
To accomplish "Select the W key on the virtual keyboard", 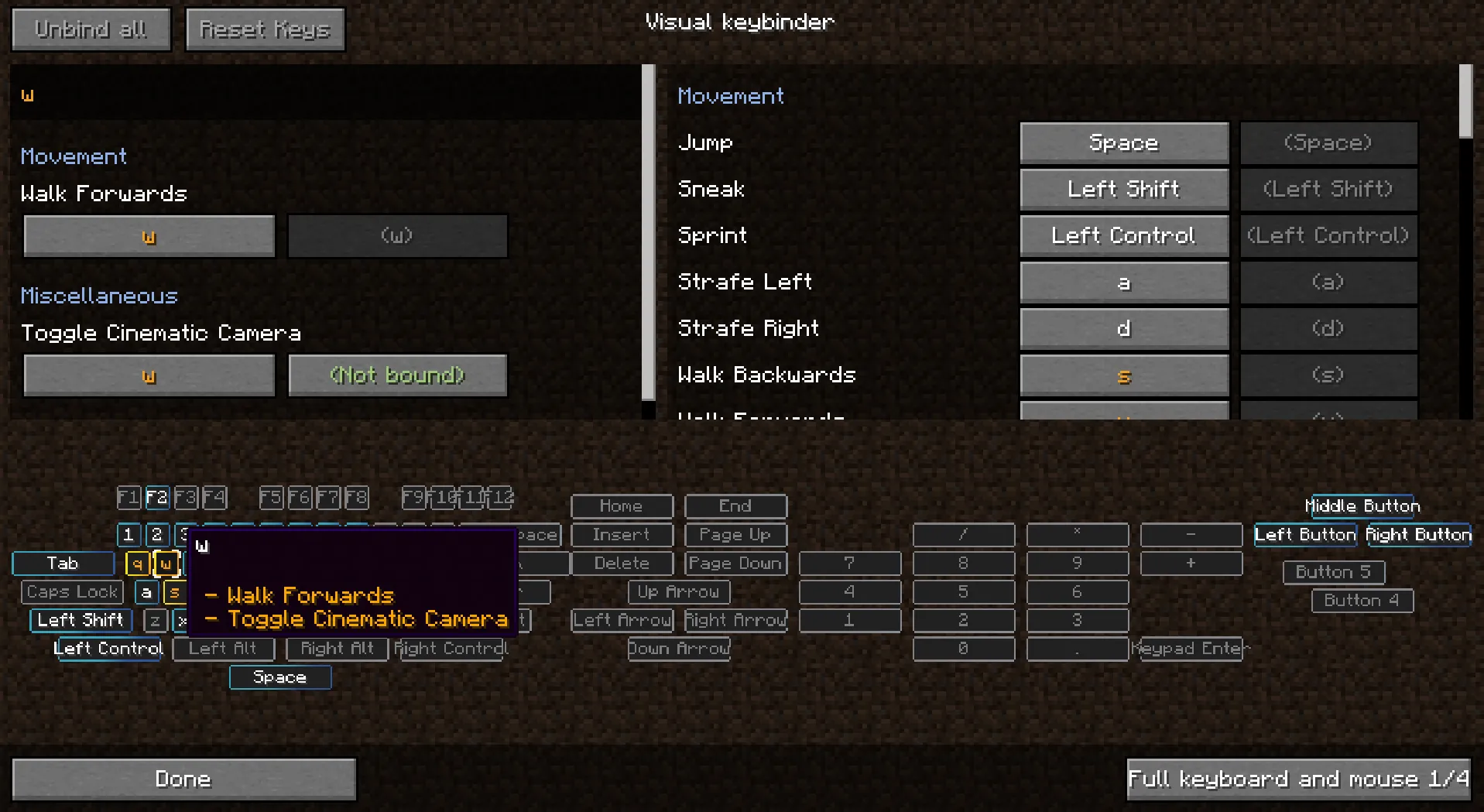I will (x=166, y=564).
